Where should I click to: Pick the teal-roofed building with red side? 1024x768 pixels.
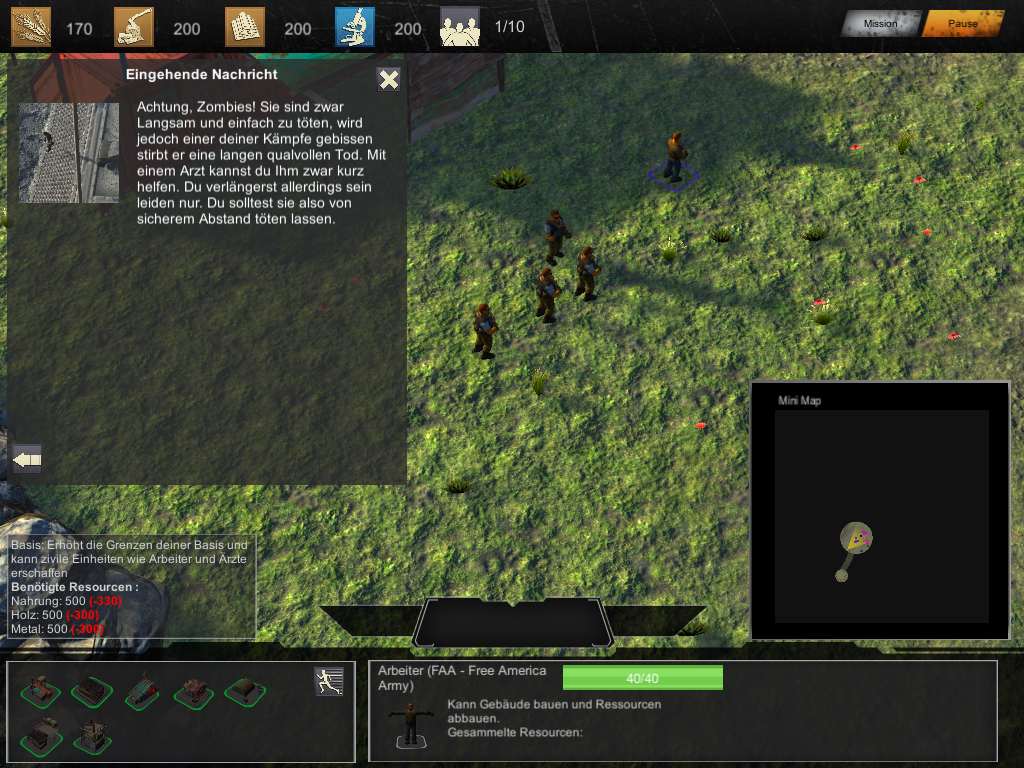pos(142,691)
